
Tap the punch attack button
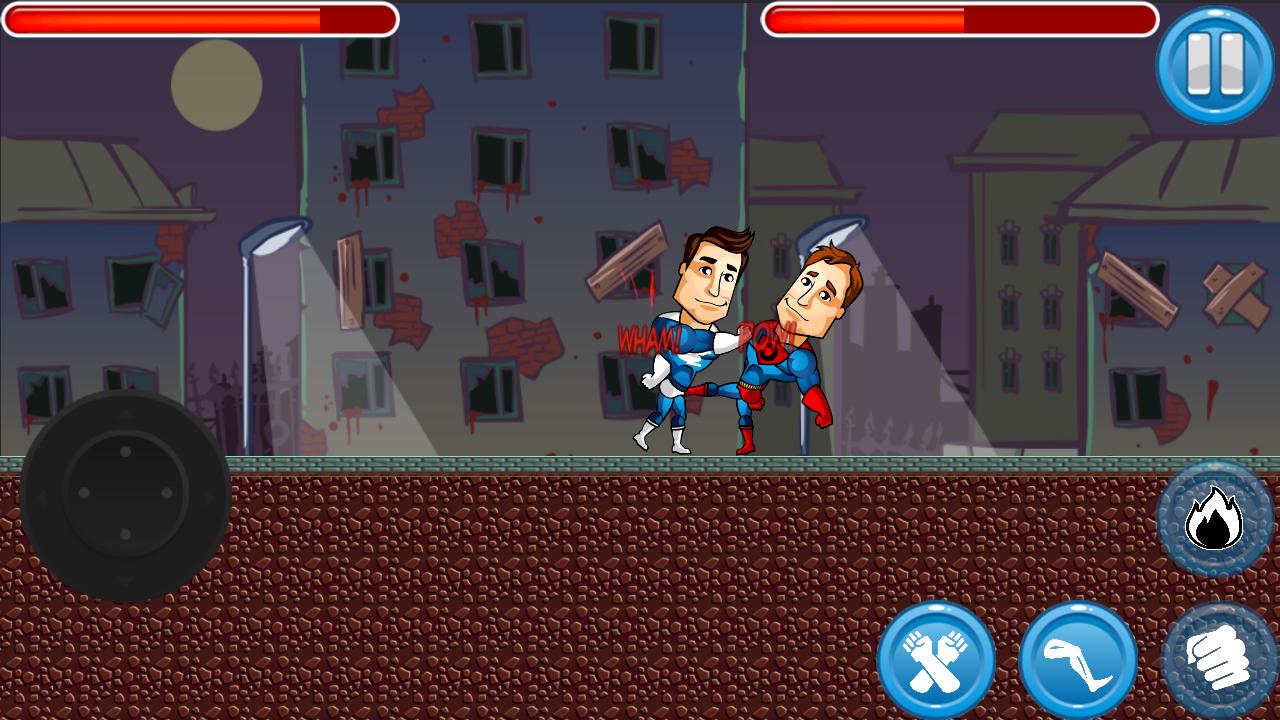coord(1218,658)
